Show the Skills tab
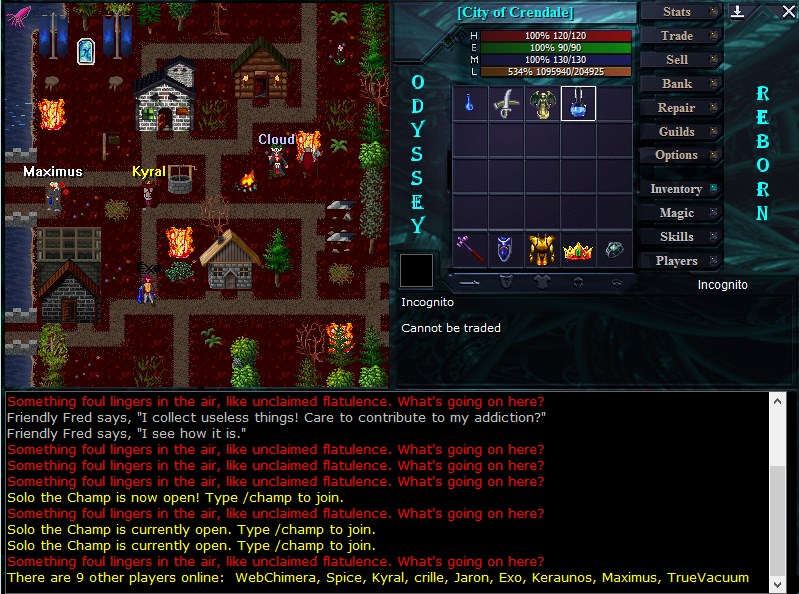 678,237
